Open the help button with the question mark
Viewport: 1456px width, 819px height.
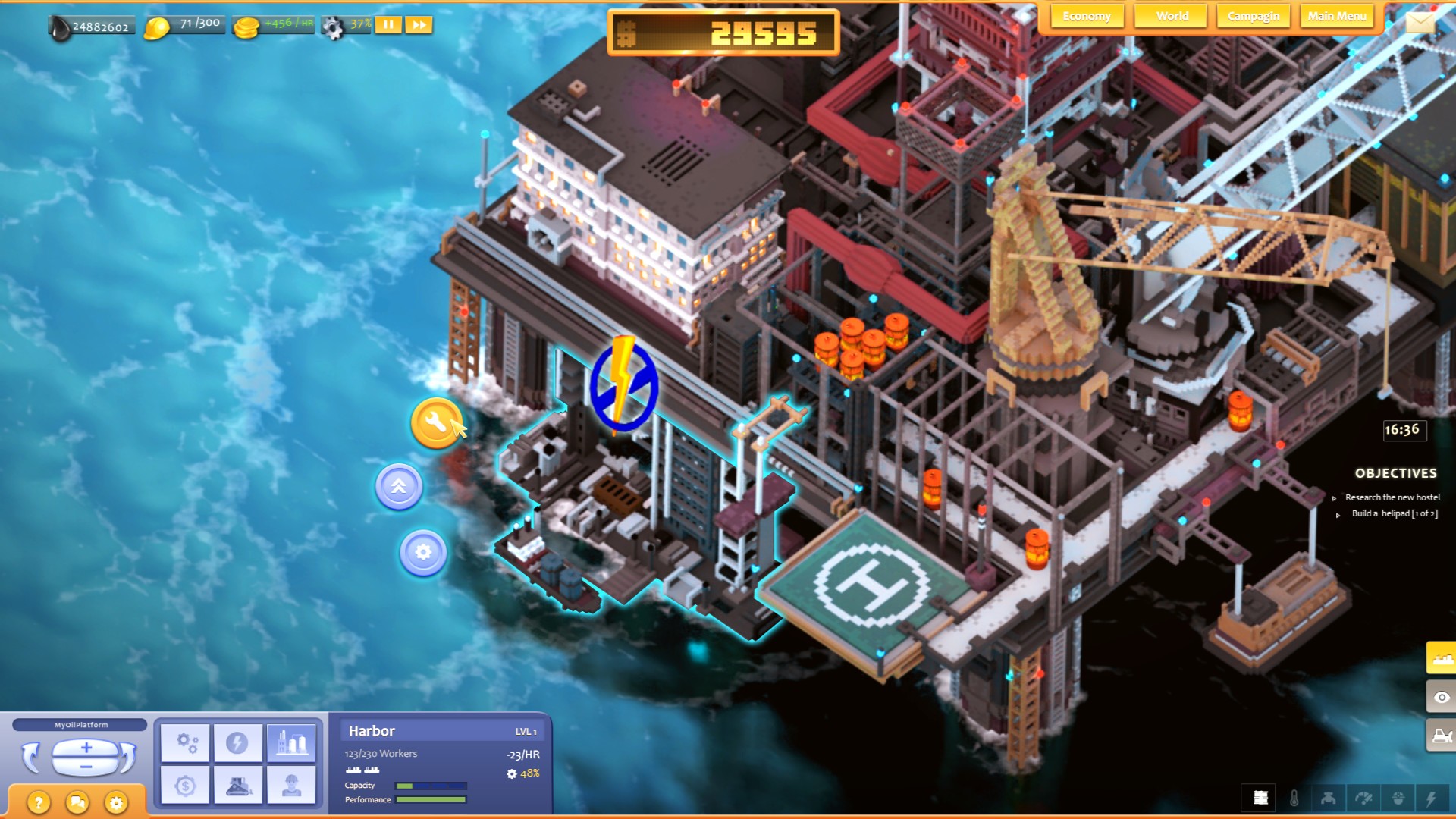tap(39, 800)
